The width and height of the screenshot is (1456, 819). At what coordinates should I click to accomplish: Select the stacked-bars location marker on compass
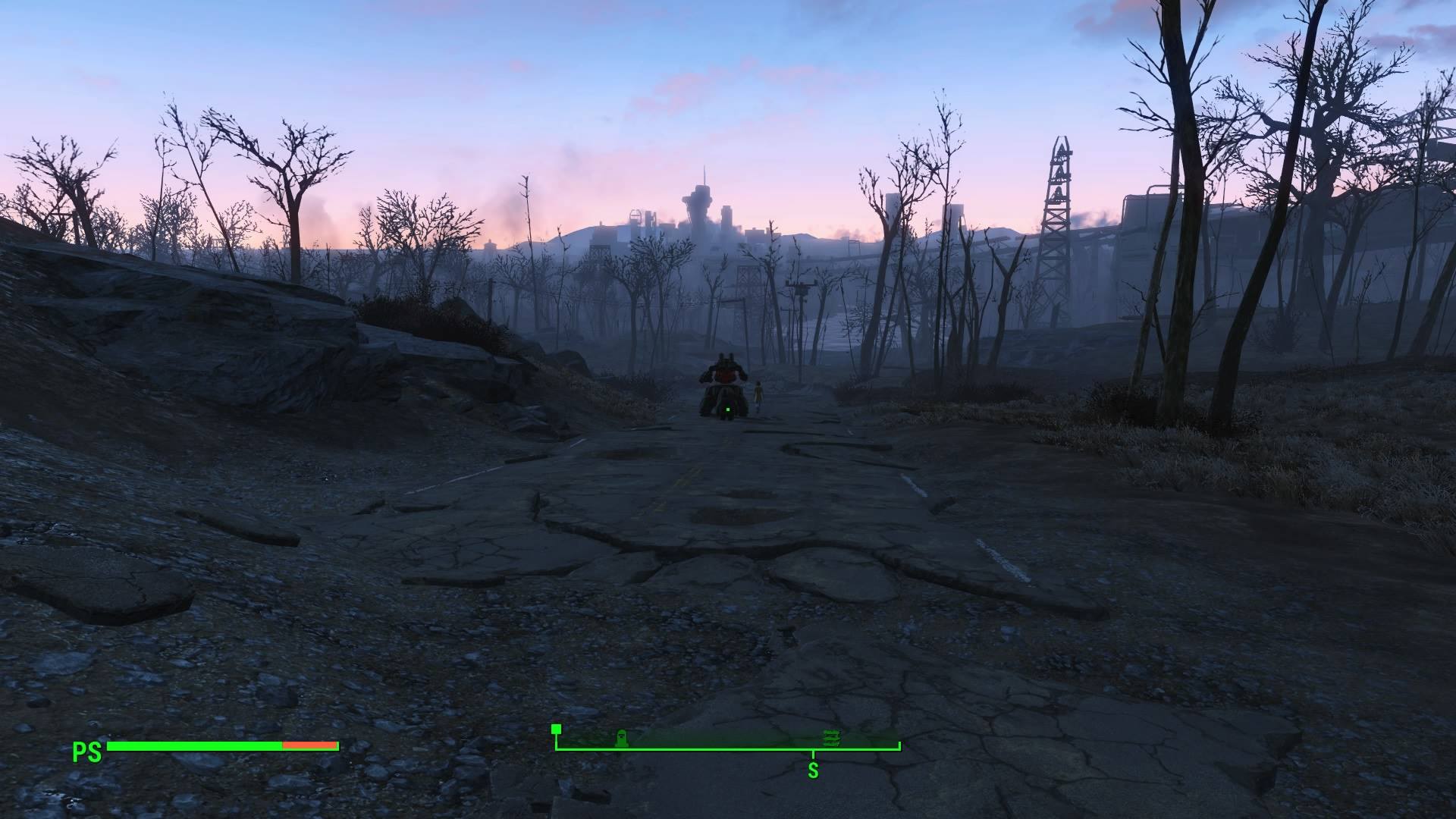coord(831,739)
